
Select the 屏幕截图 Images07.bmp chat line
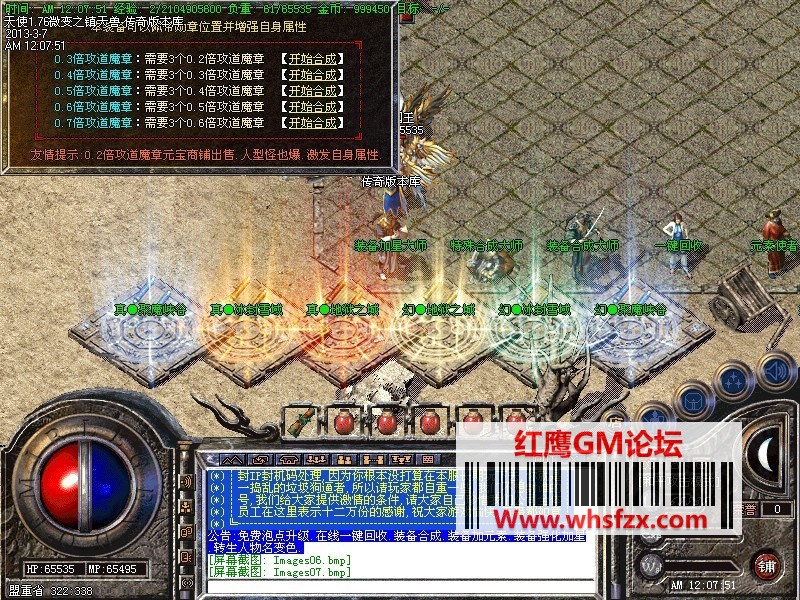tap(280, 572)
